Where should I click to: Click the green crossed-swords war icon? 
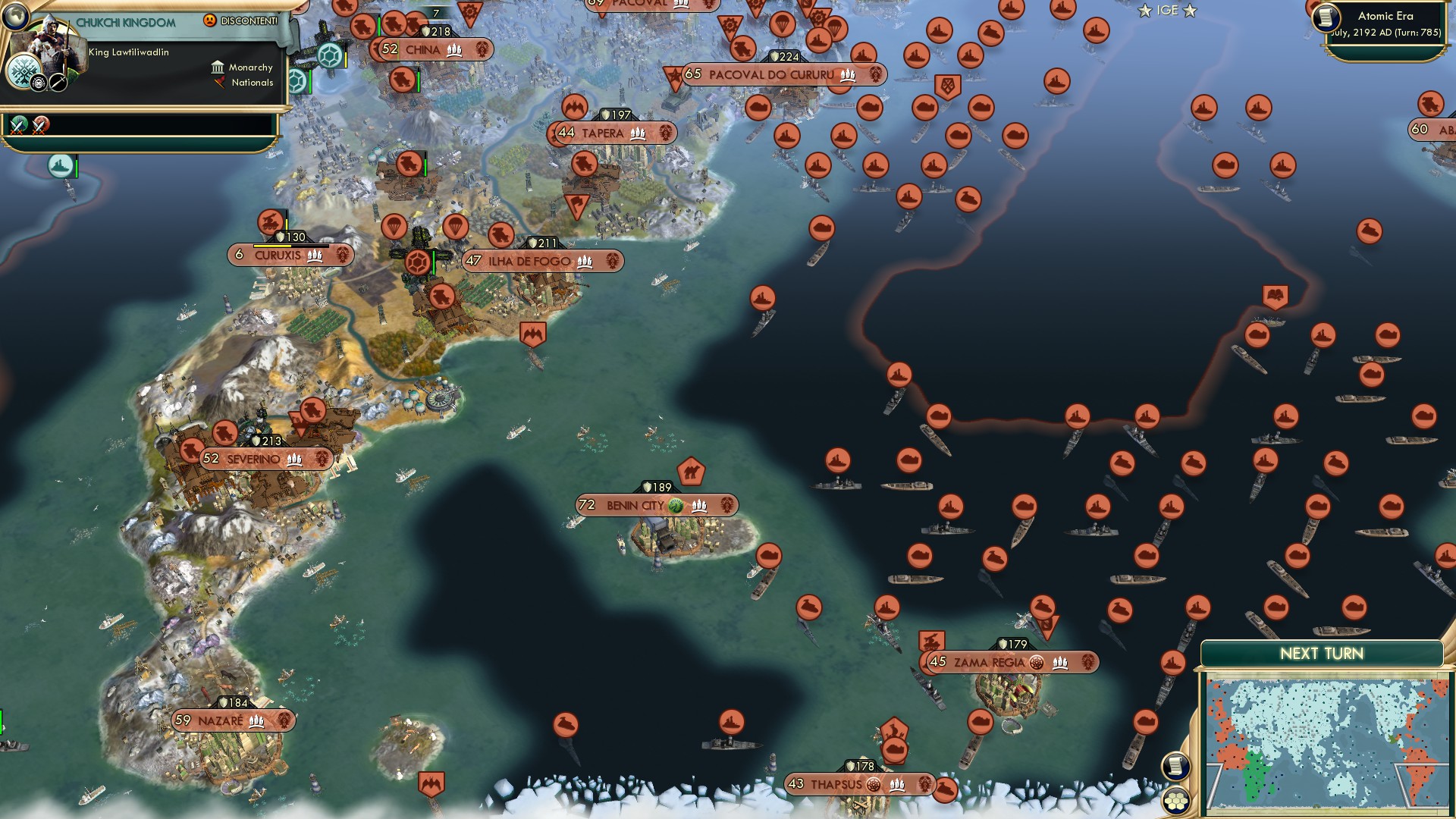pyautogui.click(x=19, y=124)
